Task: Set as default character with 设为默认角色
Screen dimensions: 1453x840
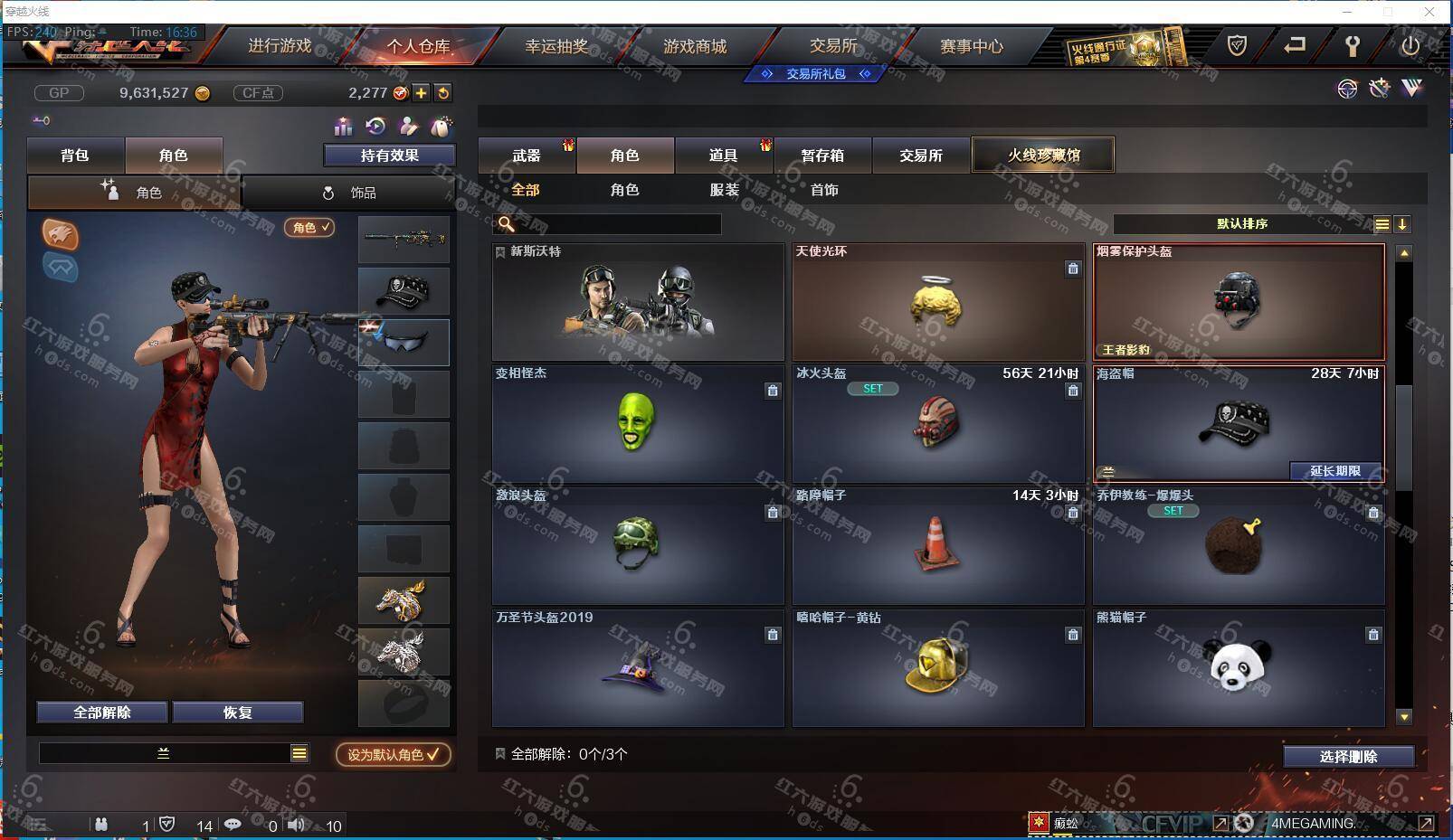Action: click(x=394, y=754)
